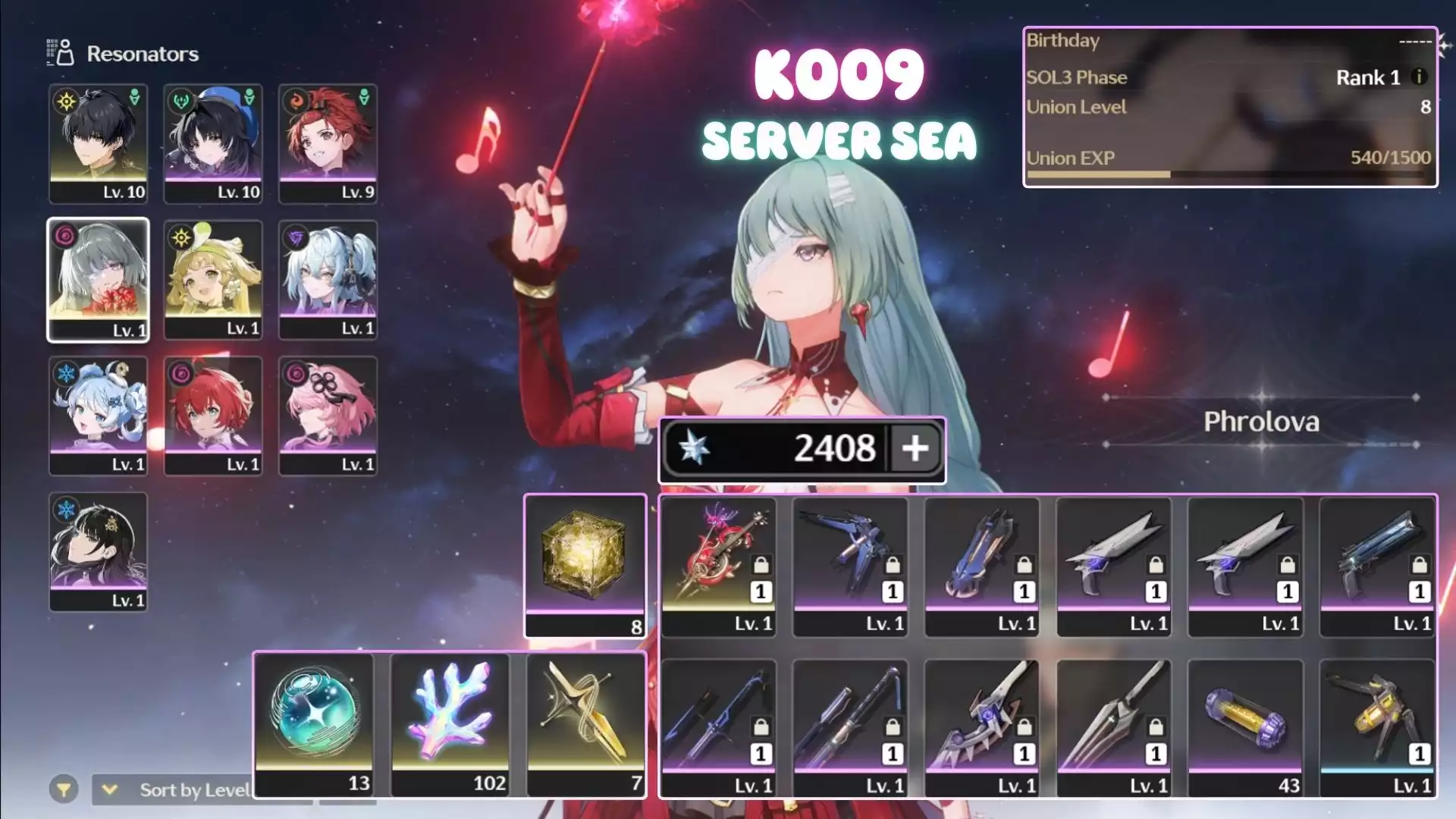Choose the pink-haired resonator portrait

click(x=328, y=416)
